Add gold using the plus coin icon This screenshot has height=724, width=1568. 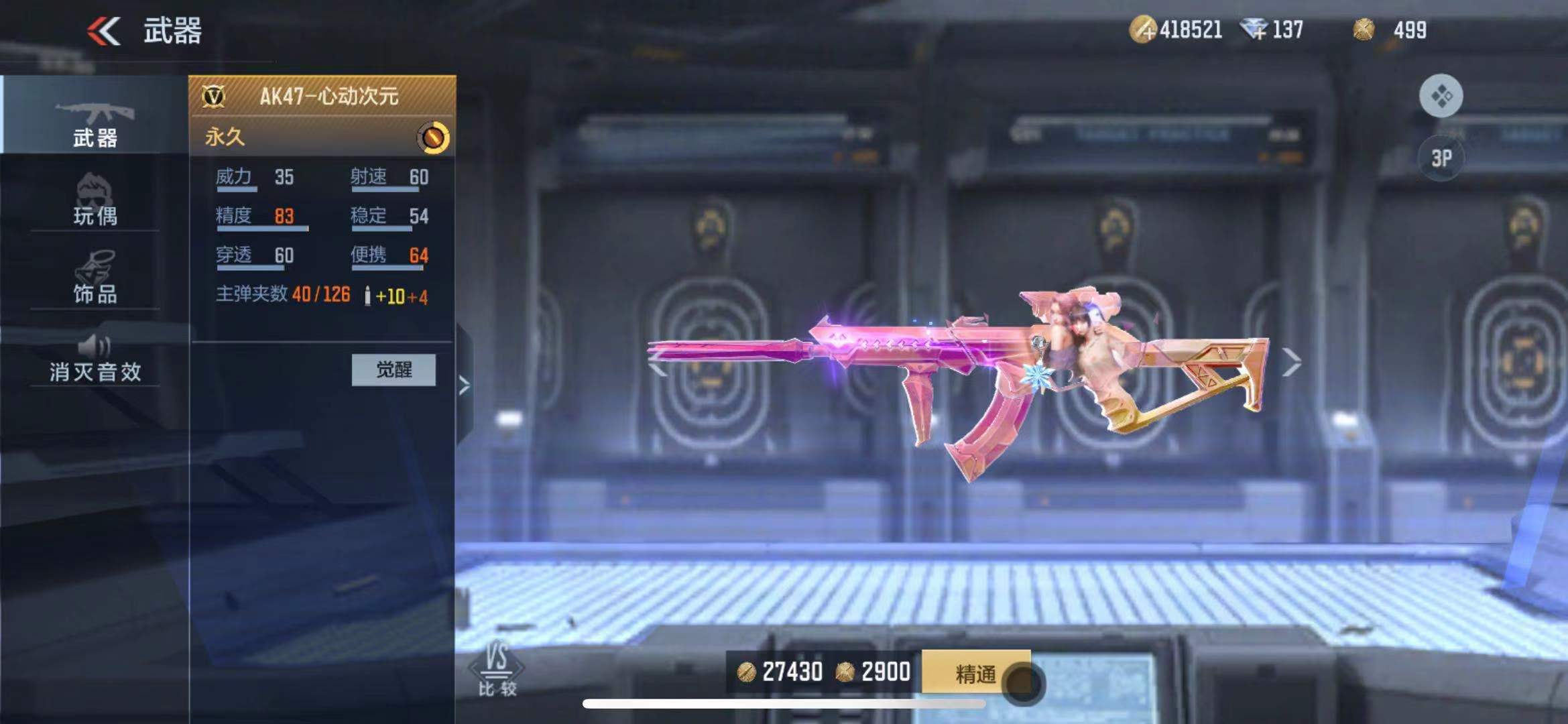[1142, 30]
